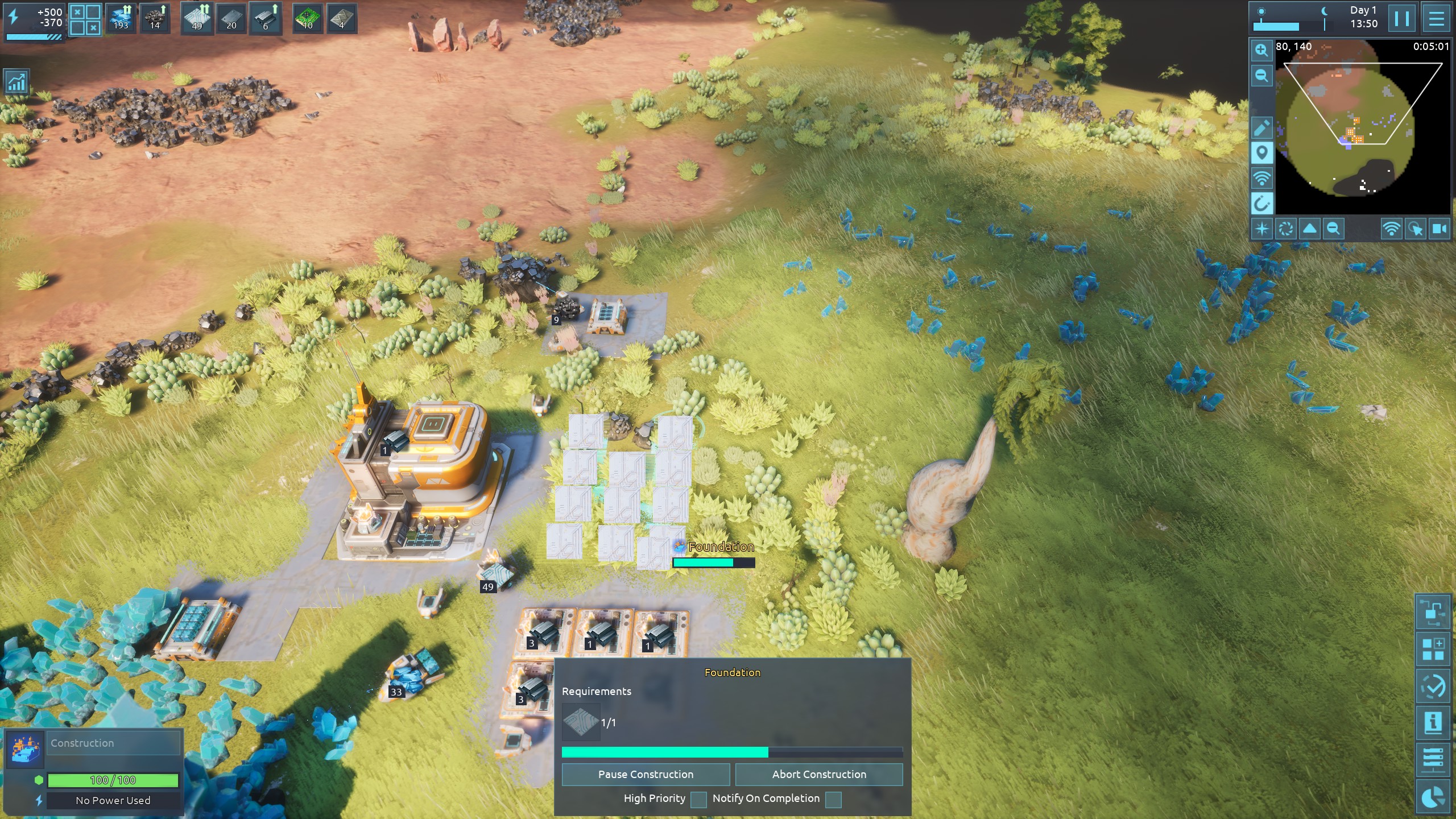Abort Construction of the Foundation
This screenshot has height=819, width=1456.
click(819, 774)
